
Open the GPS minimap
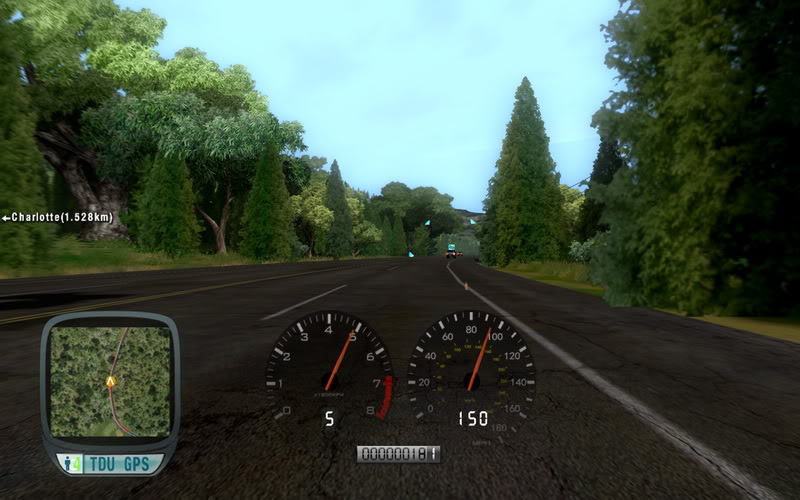109,380
